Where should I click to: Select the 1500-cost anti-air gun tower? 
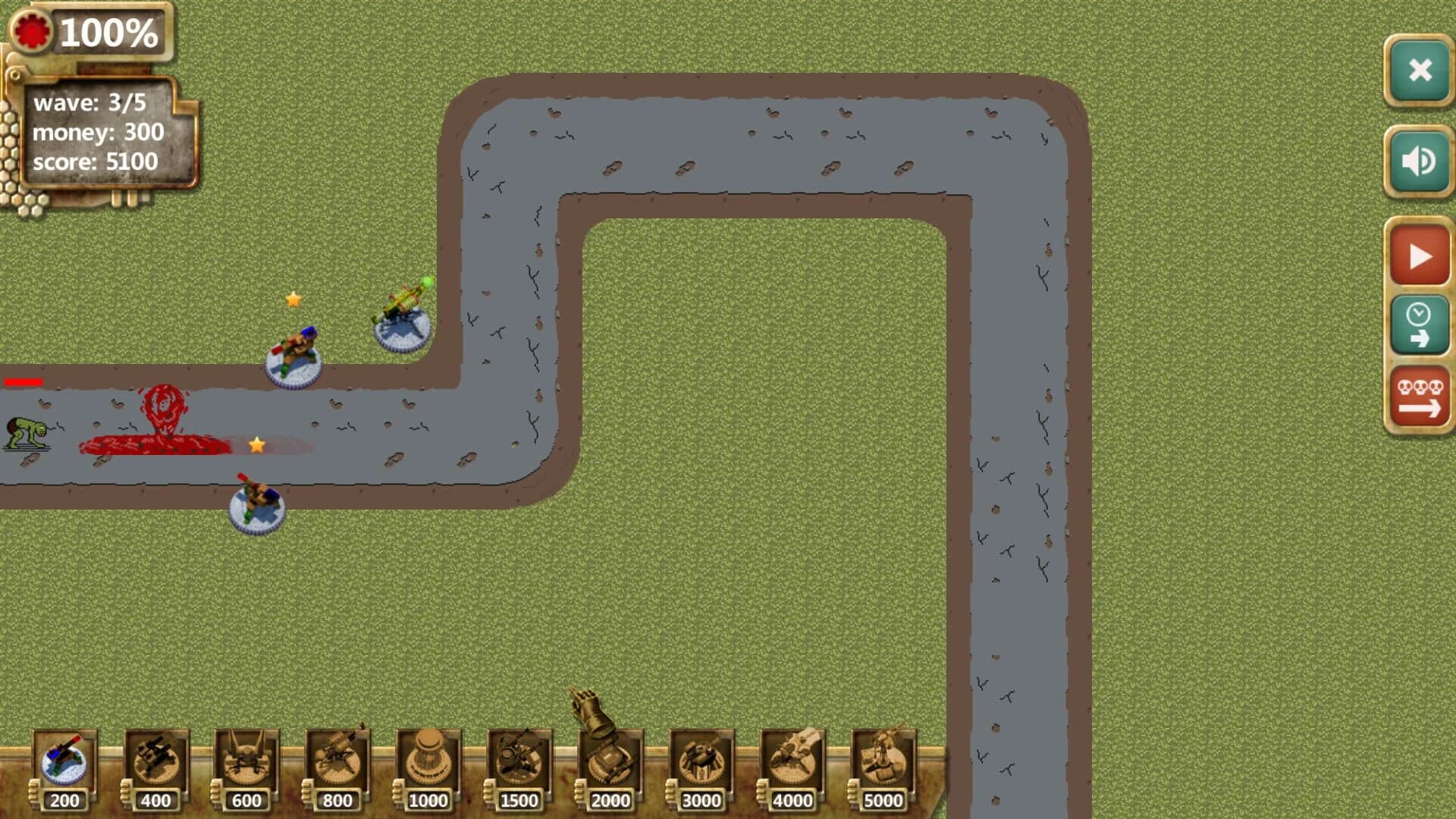click(519, 762)
